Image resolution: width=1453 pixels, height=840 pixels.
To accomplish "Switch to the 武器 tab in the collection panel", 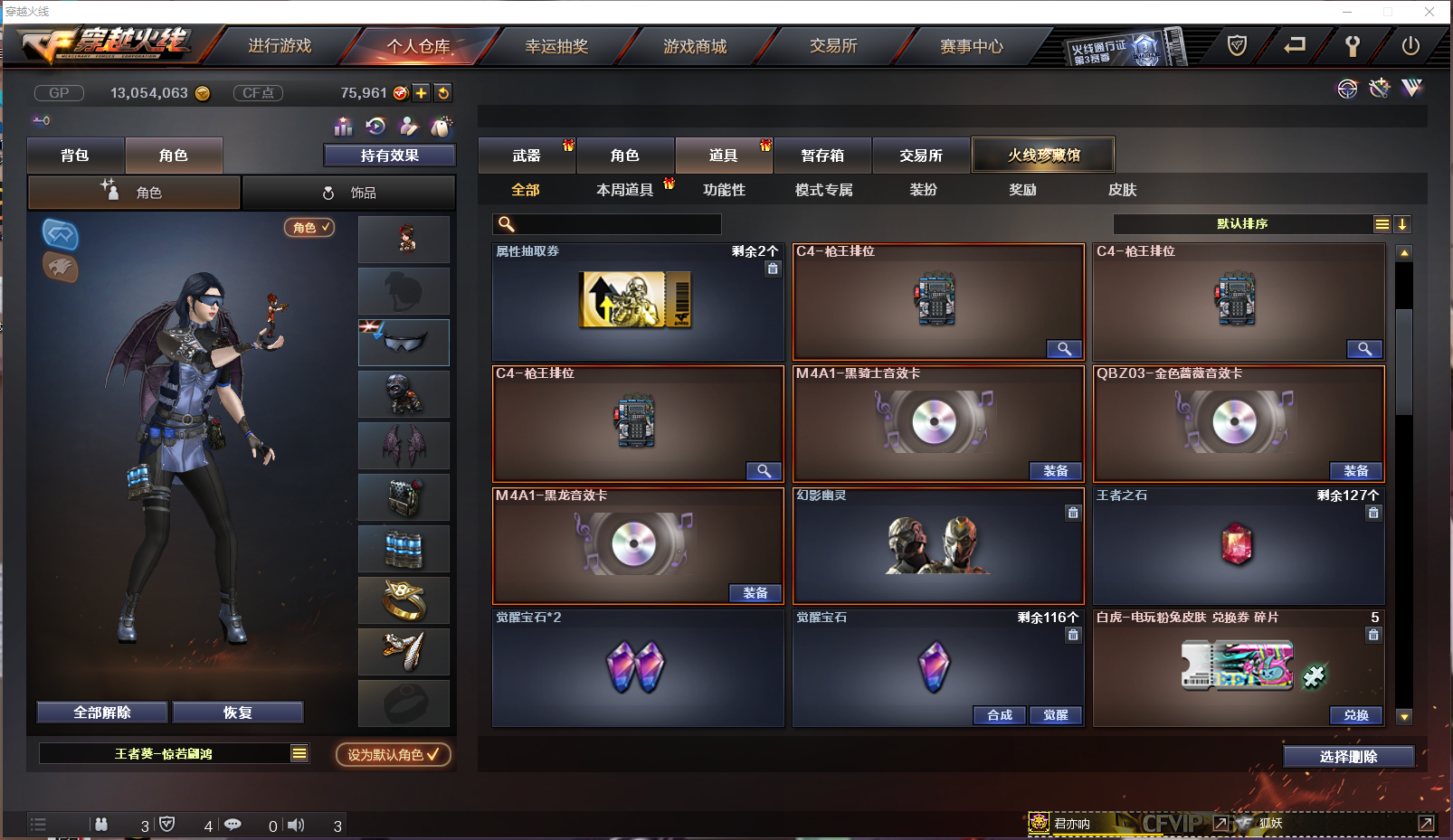I will [527, 155].
